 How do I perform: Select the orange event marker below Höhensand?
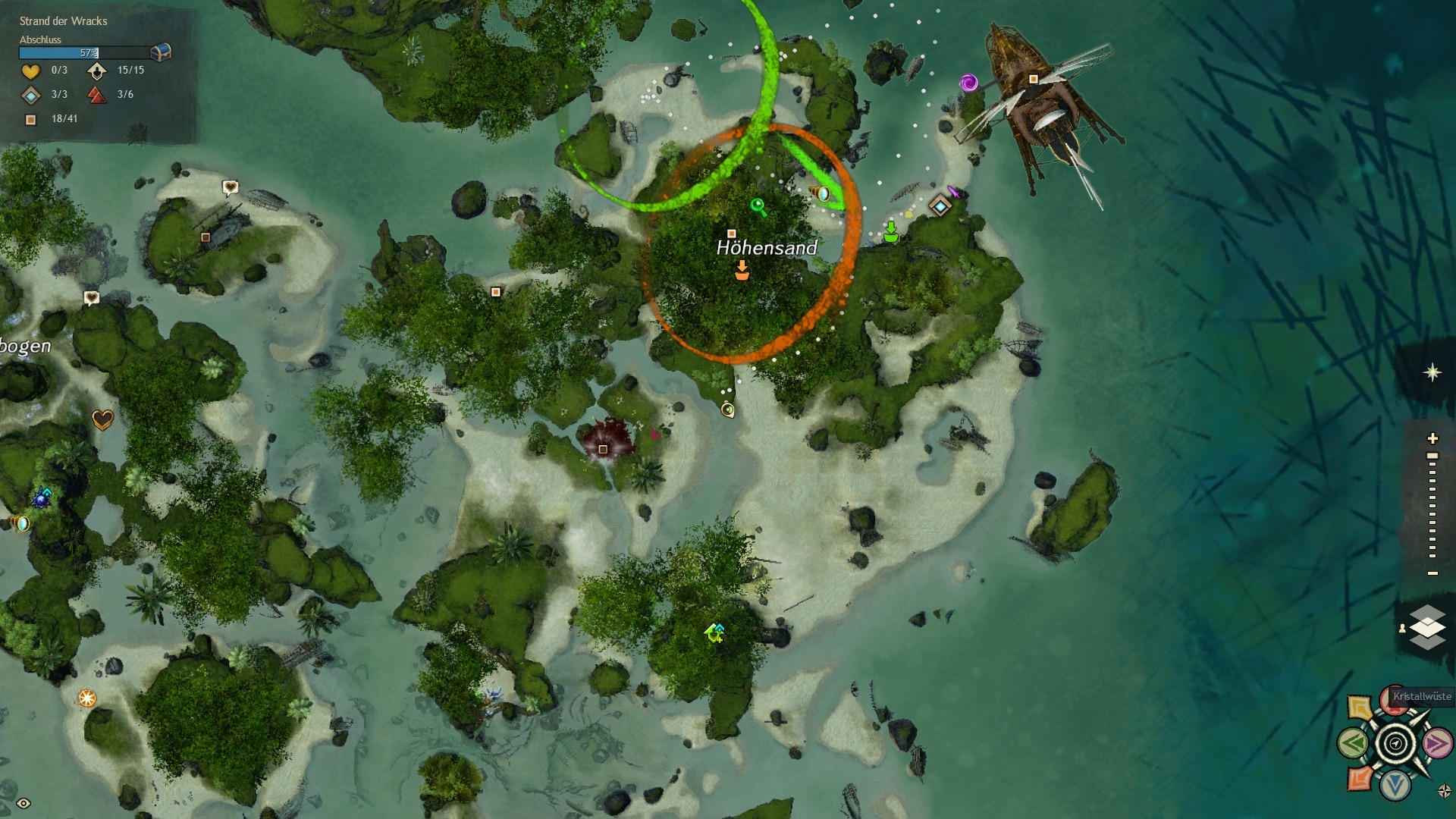click(742, 271)
